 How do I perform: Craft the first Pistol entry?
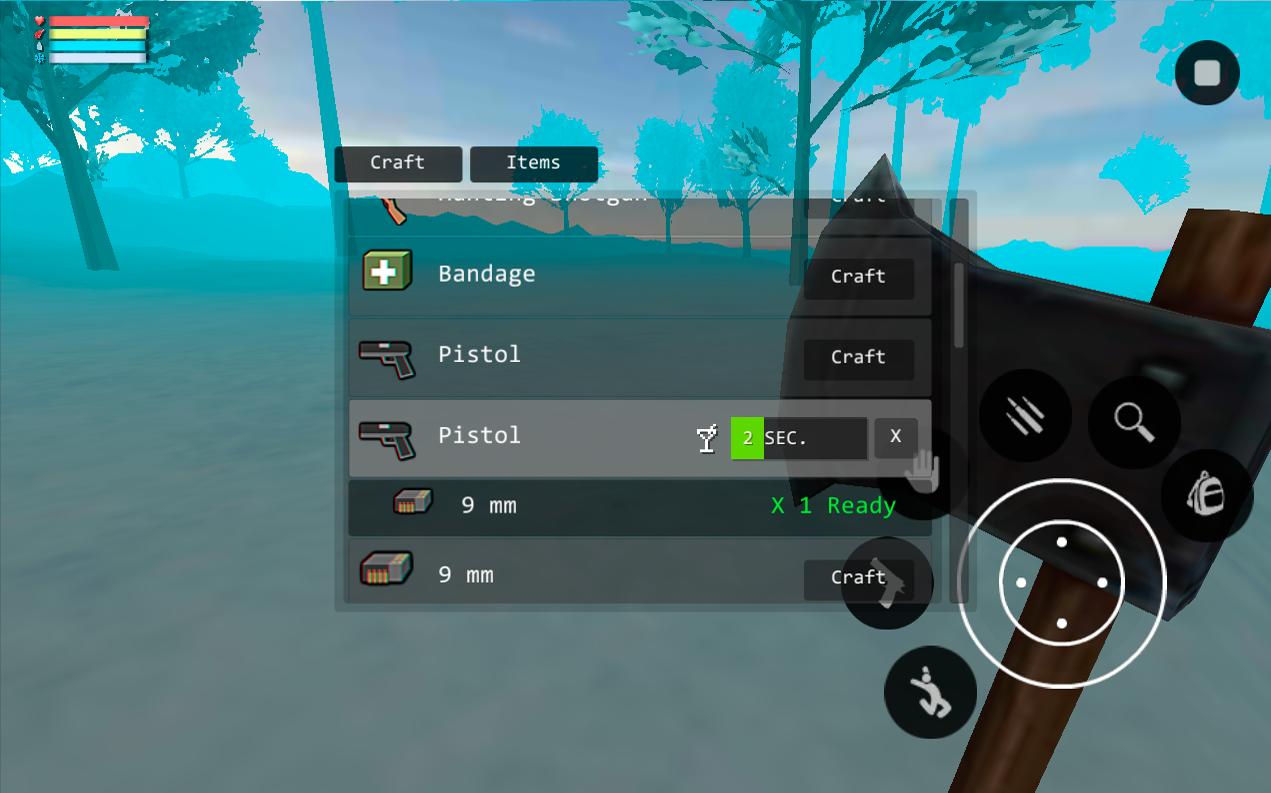(858, 357)
